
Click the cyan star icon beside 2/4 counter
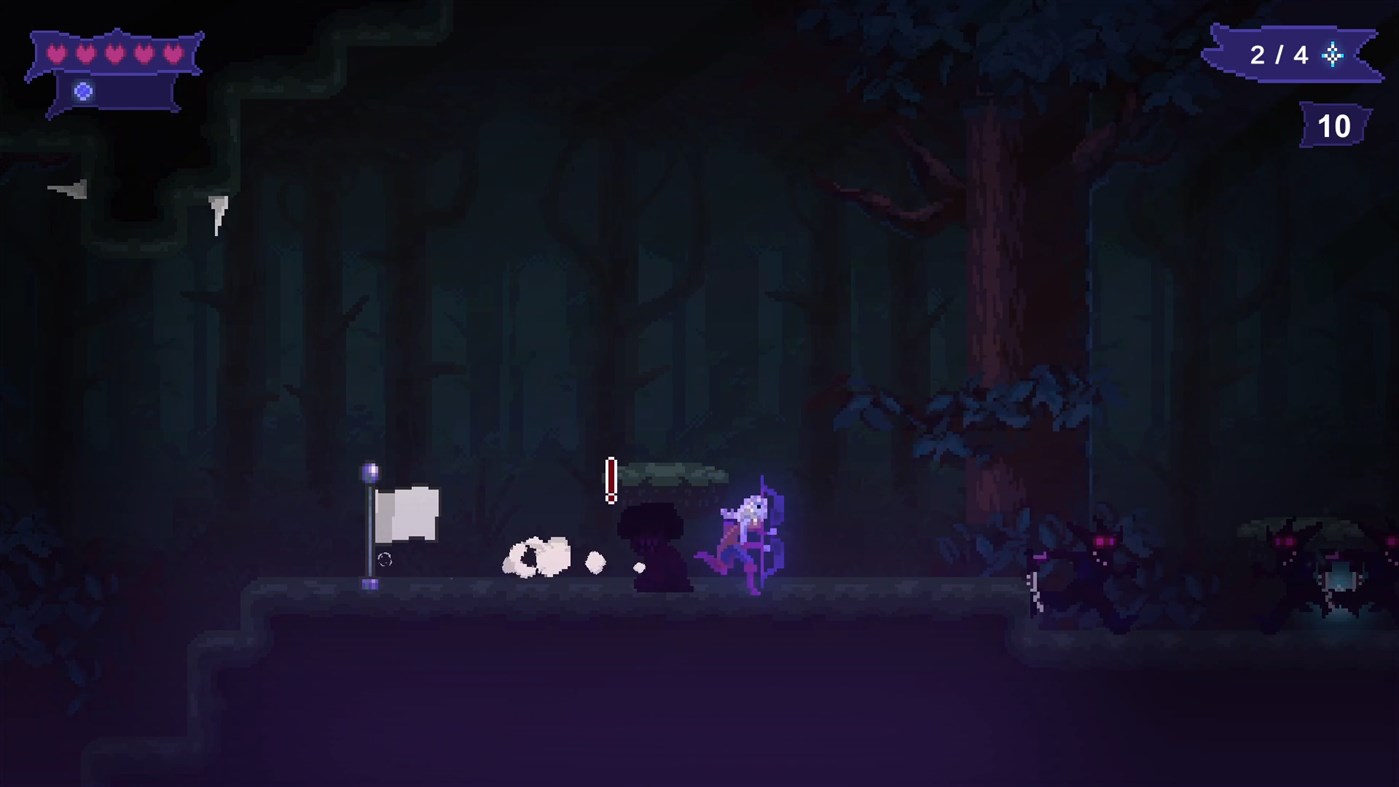[1331, 57]
